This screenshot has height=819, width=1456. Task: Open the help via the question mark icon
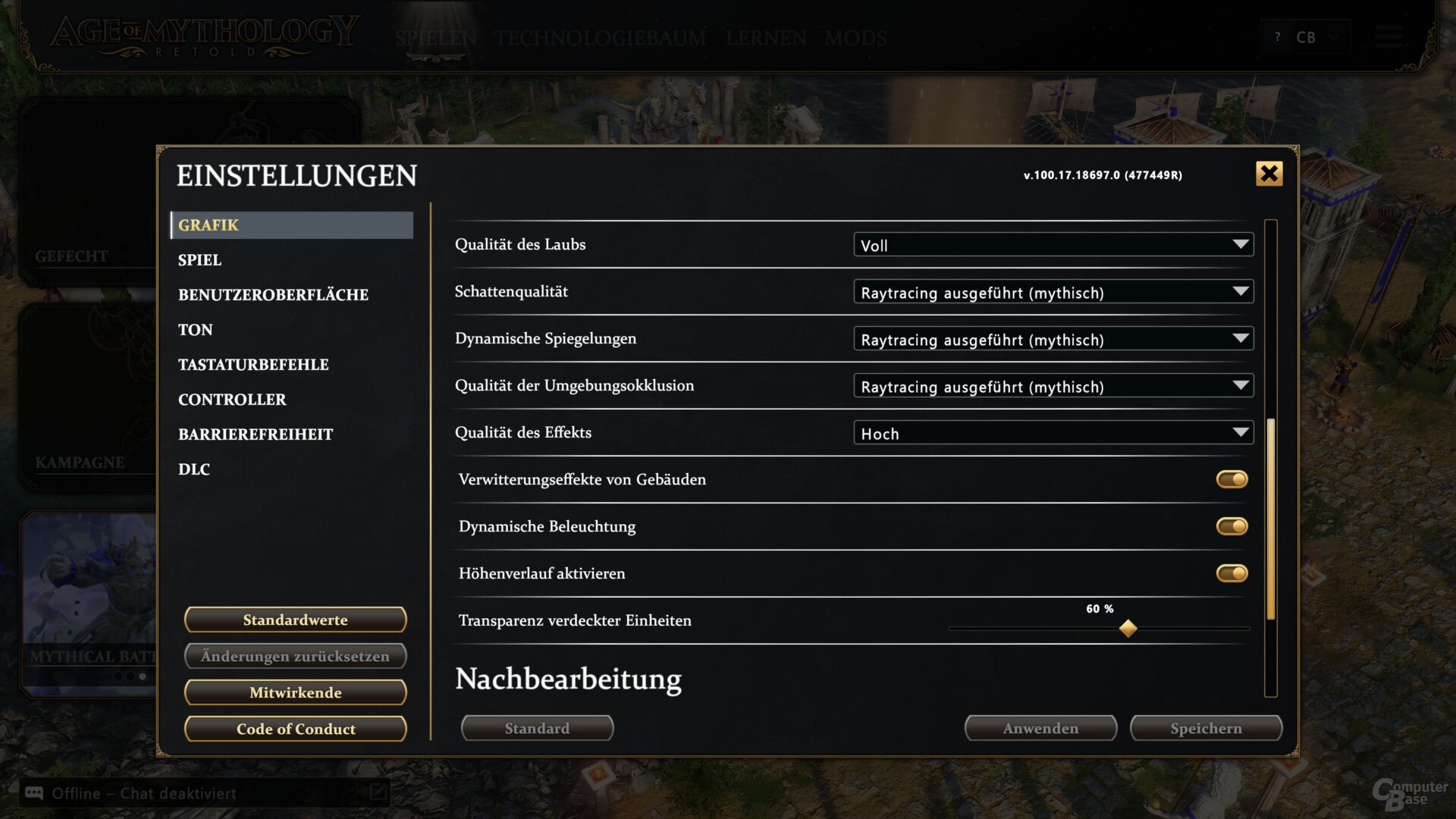1278,36
